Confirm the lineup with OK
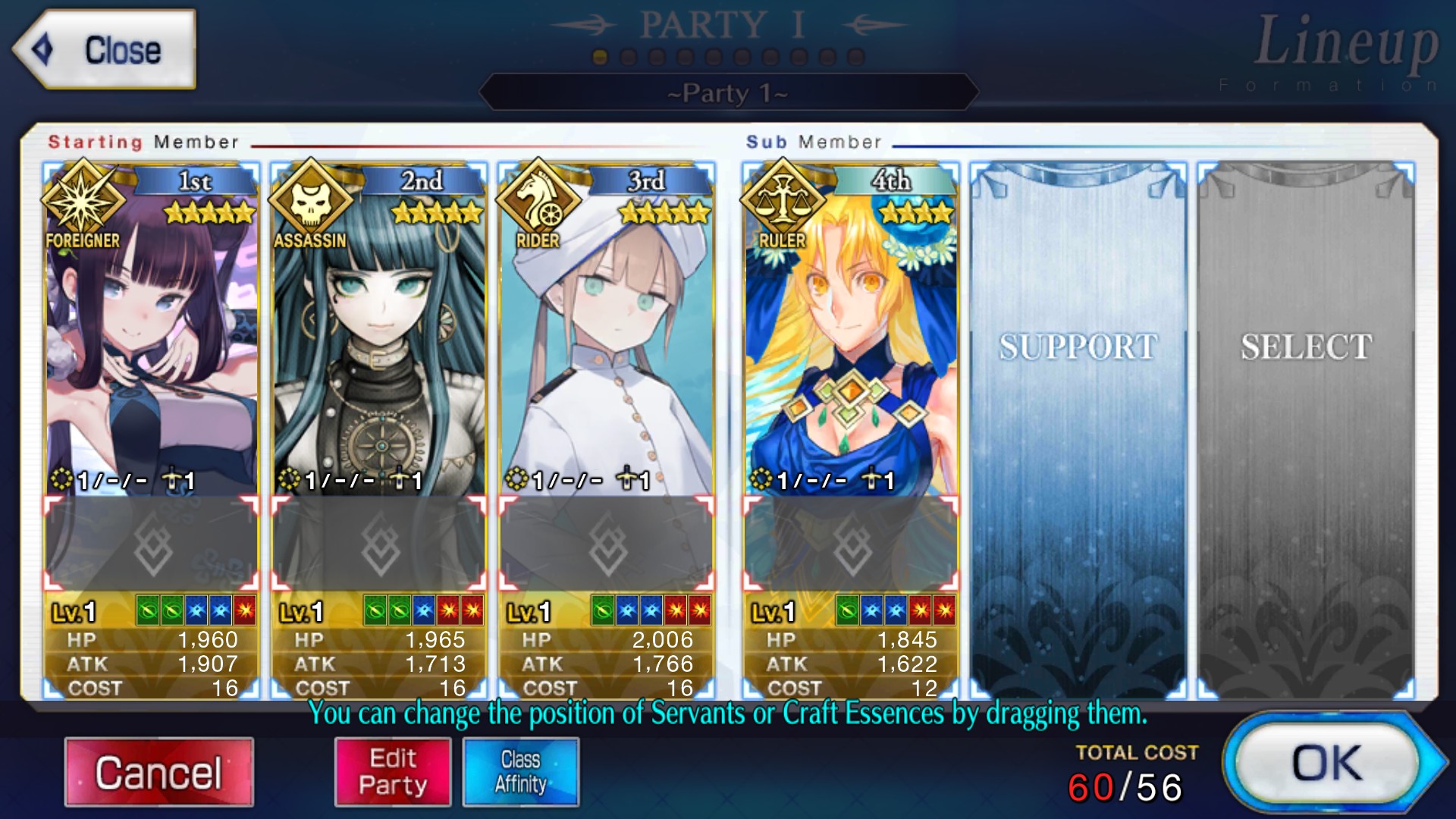This screenshot has height=819, width=1456. coord(1327,763)
